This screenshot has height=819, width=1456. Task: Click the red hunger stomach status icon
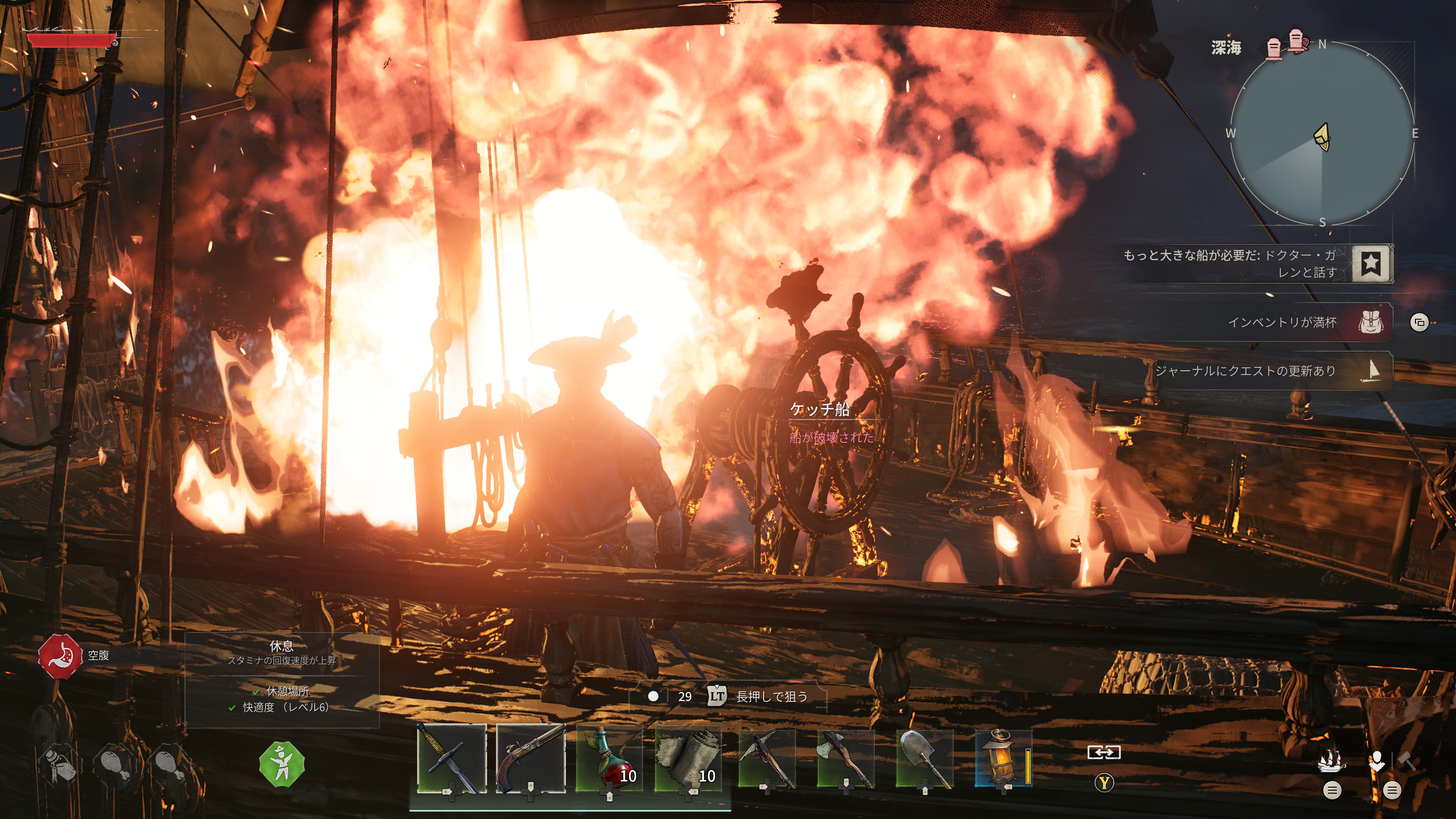[x=60, y=656]
